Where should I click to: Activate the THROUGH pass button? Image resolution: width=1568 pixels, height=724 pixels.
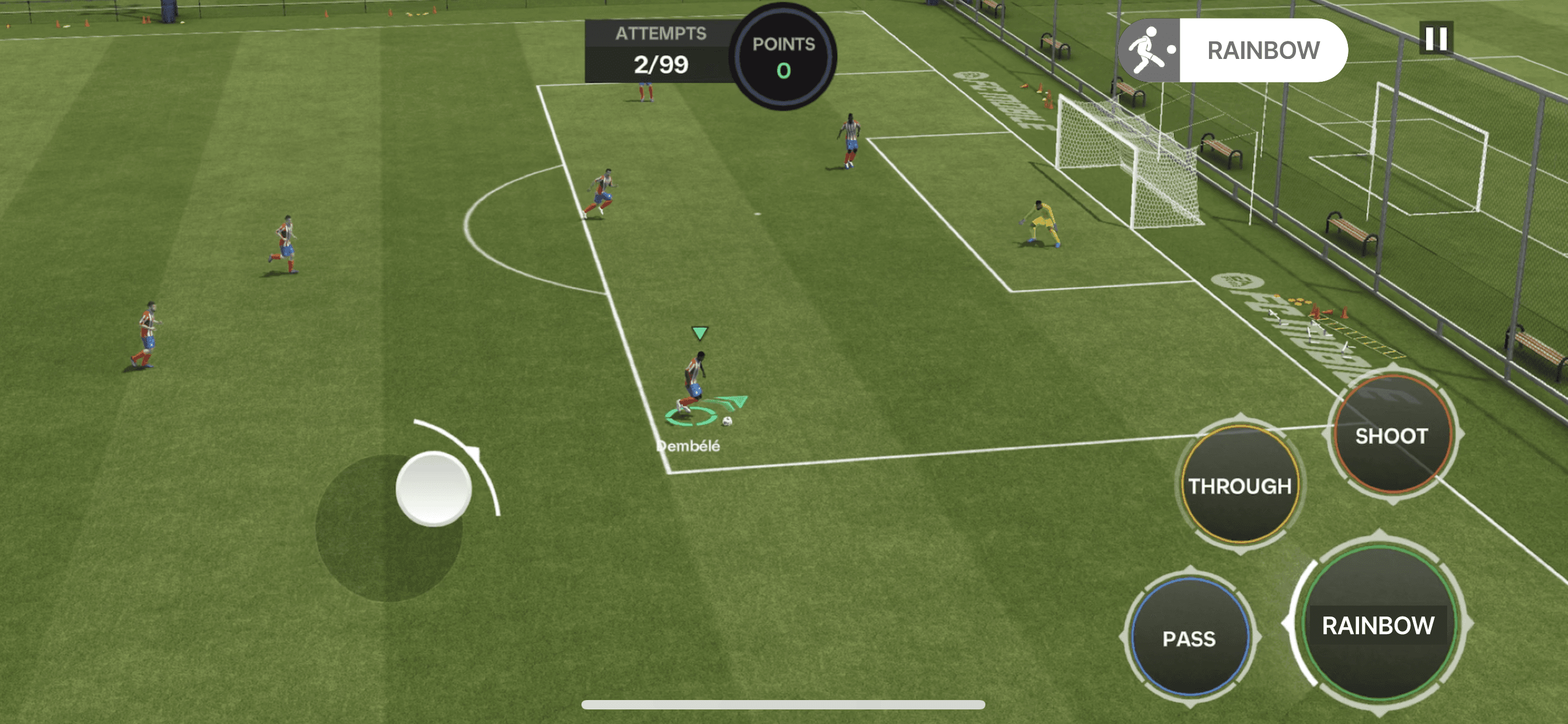point(1240,485)
